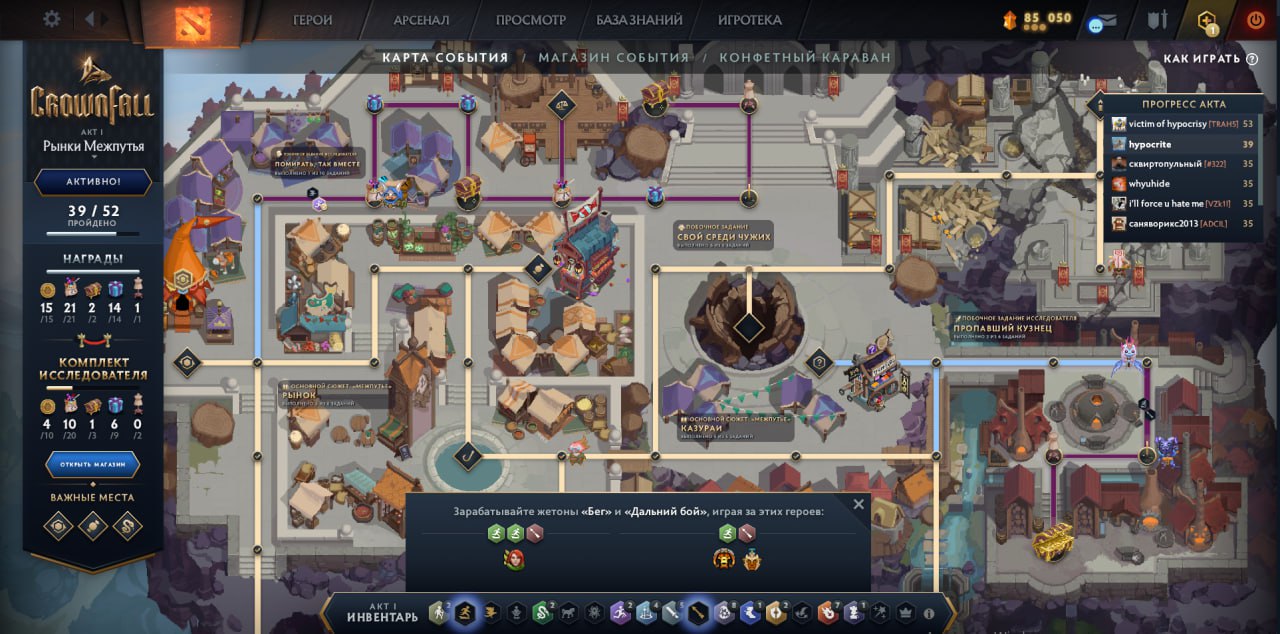Select the green snake token in inventory
Viewport: 1280px width, 634px height.
pos(542,612)
